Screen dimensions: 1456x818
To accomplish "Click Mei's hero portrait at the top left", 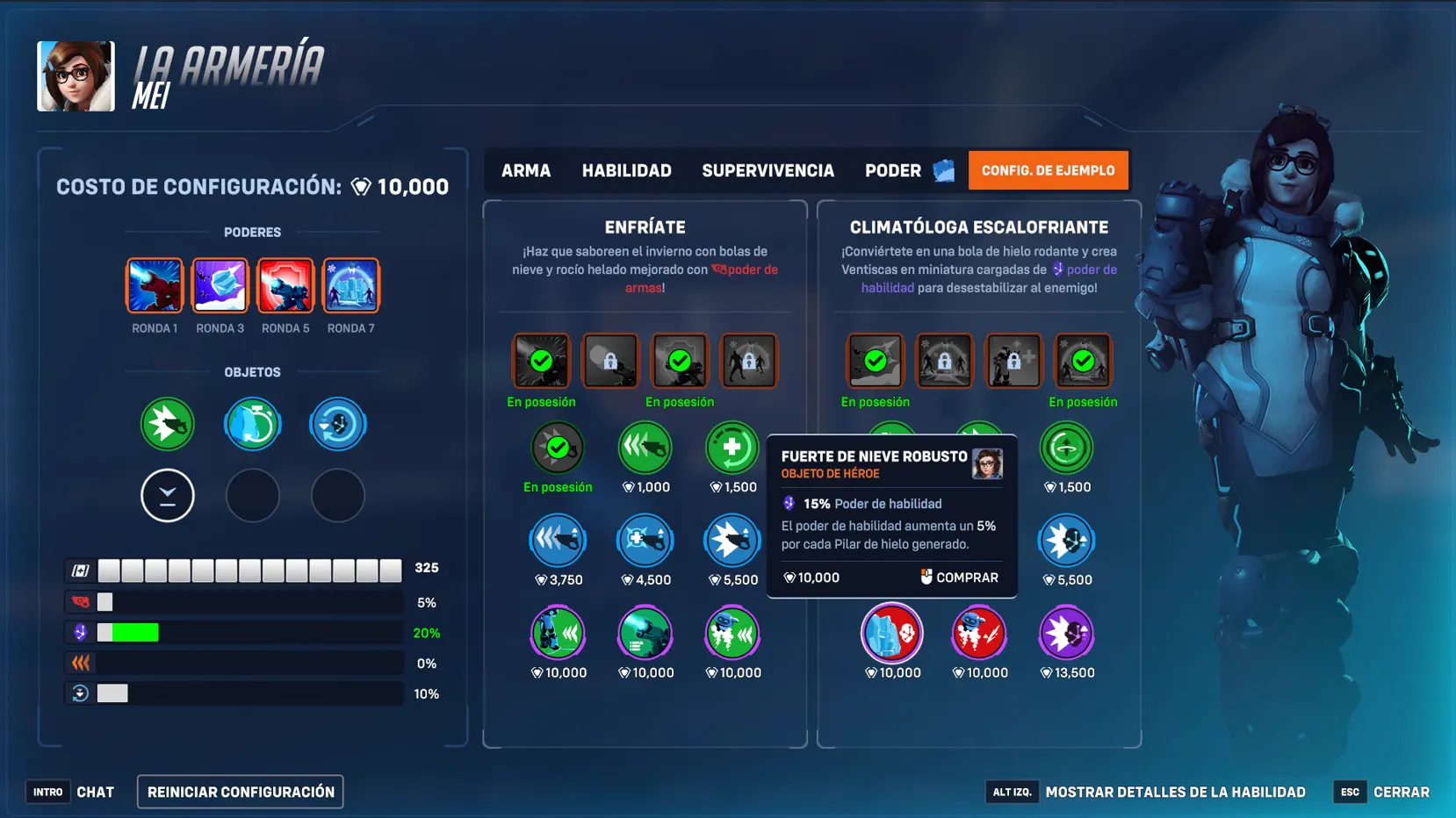I will (x=75, y=75).
